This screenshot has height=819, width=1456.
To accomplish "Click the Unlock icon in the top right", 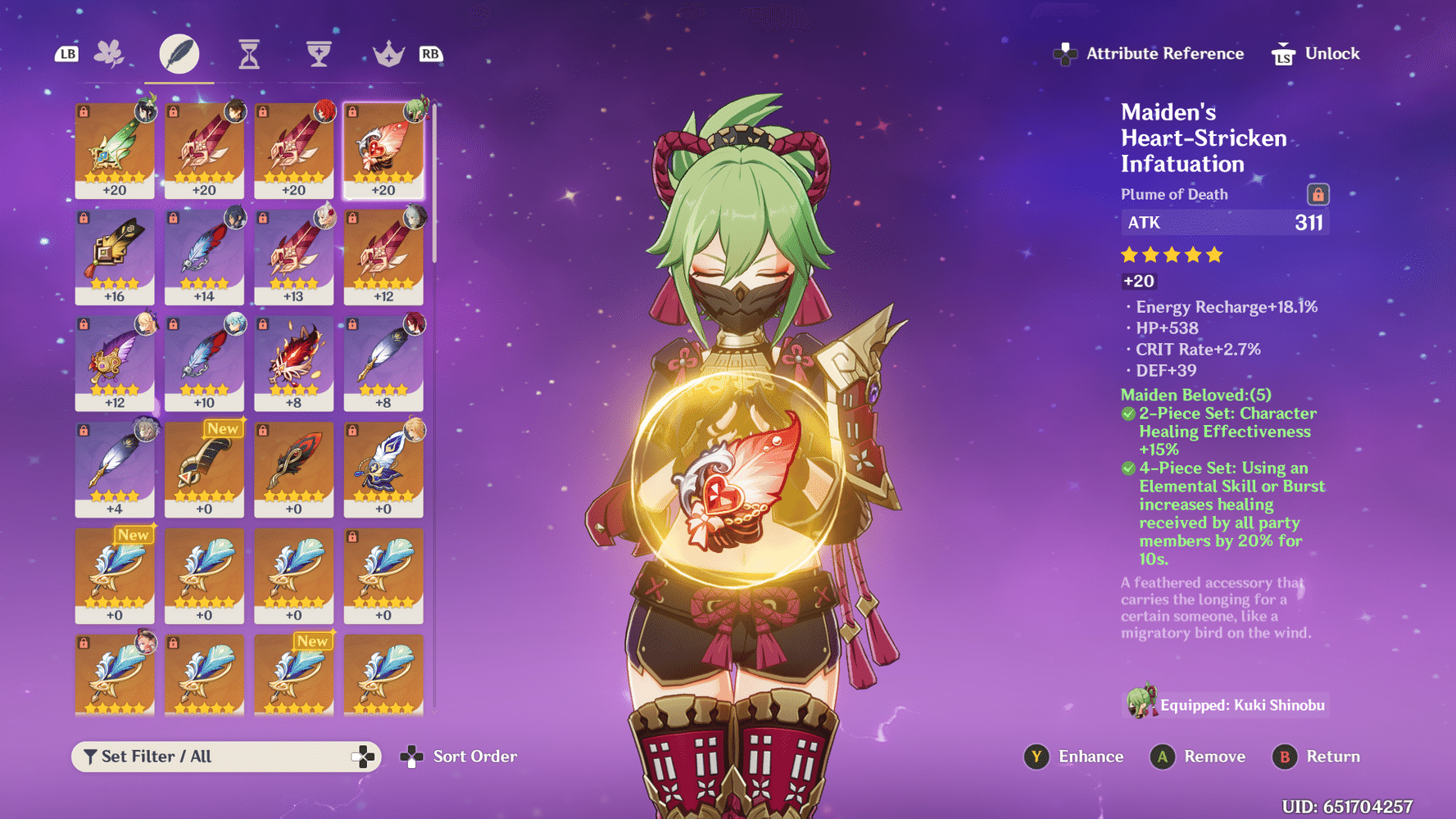I will (1282, 52).
